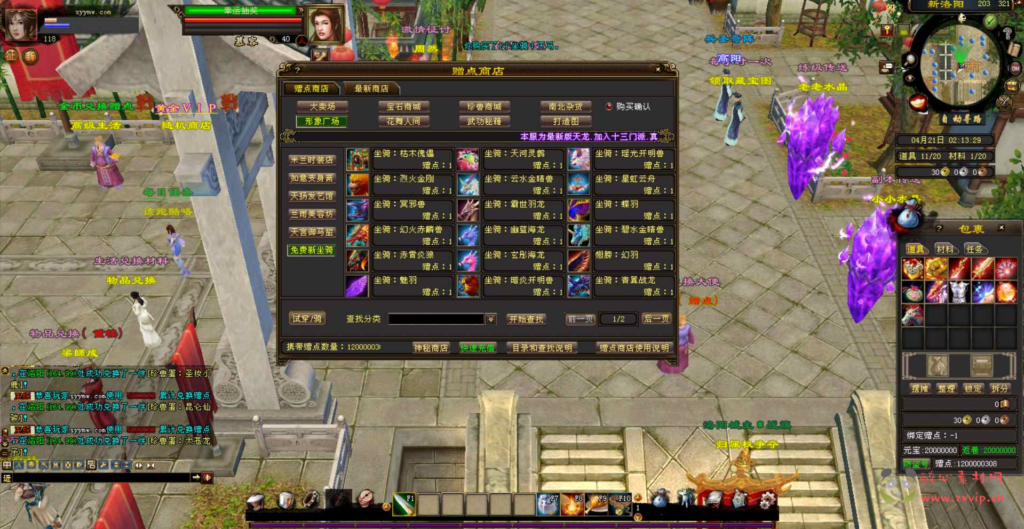1024x529 pixels.
Task: Switch to the 材料 tab in the bag
Action: click(x=945, y=249)
